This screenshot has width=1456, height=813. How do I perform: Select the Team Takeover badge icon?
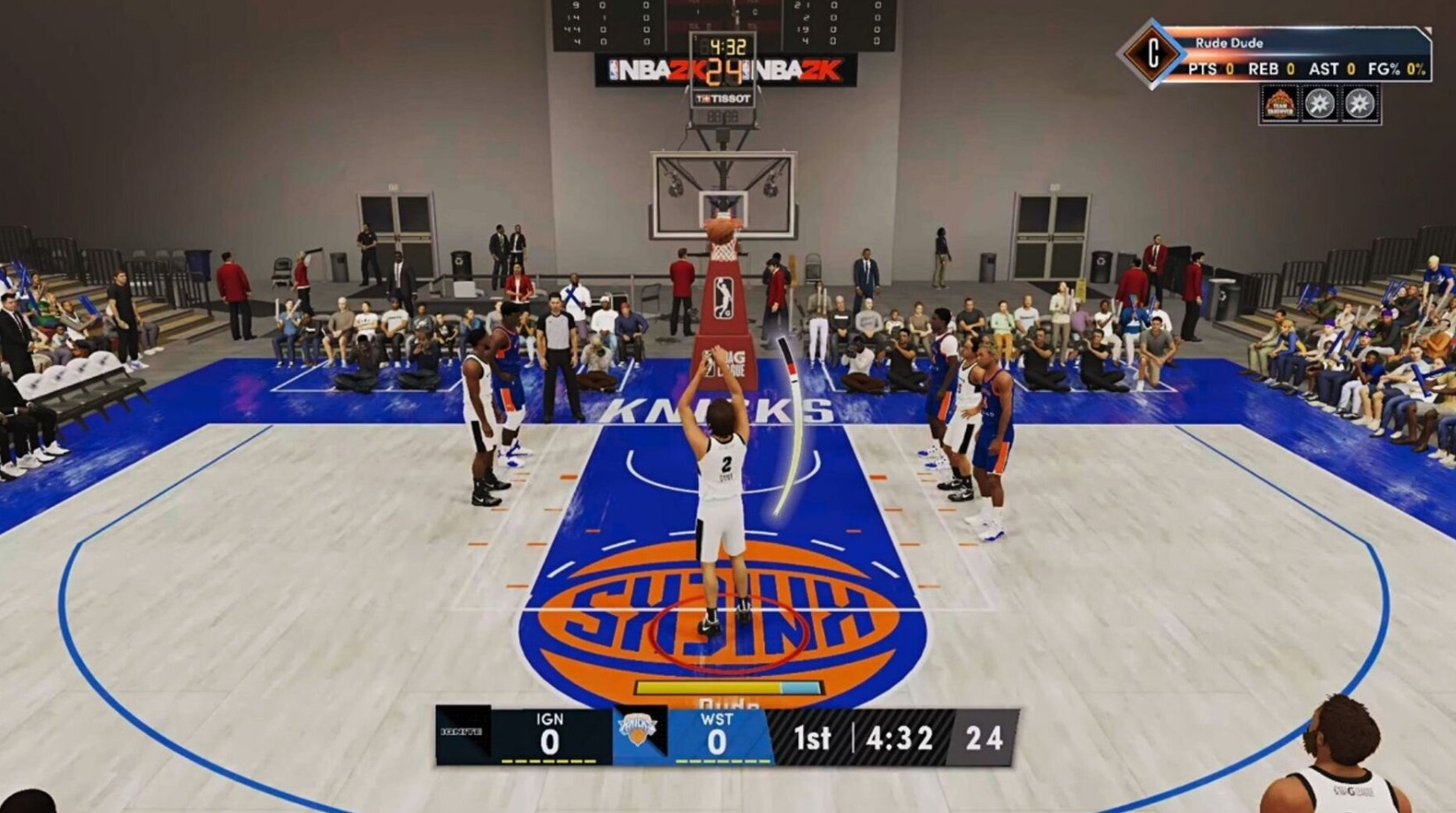click(1281, 104)
